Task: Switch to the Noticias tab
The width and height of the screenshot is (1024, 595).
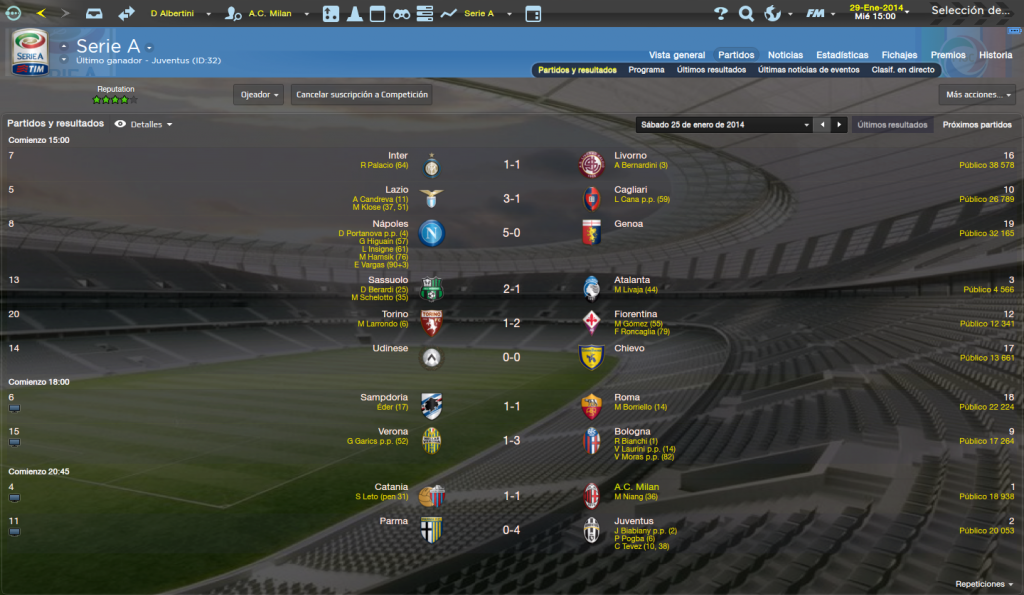Action: [785, 55]
